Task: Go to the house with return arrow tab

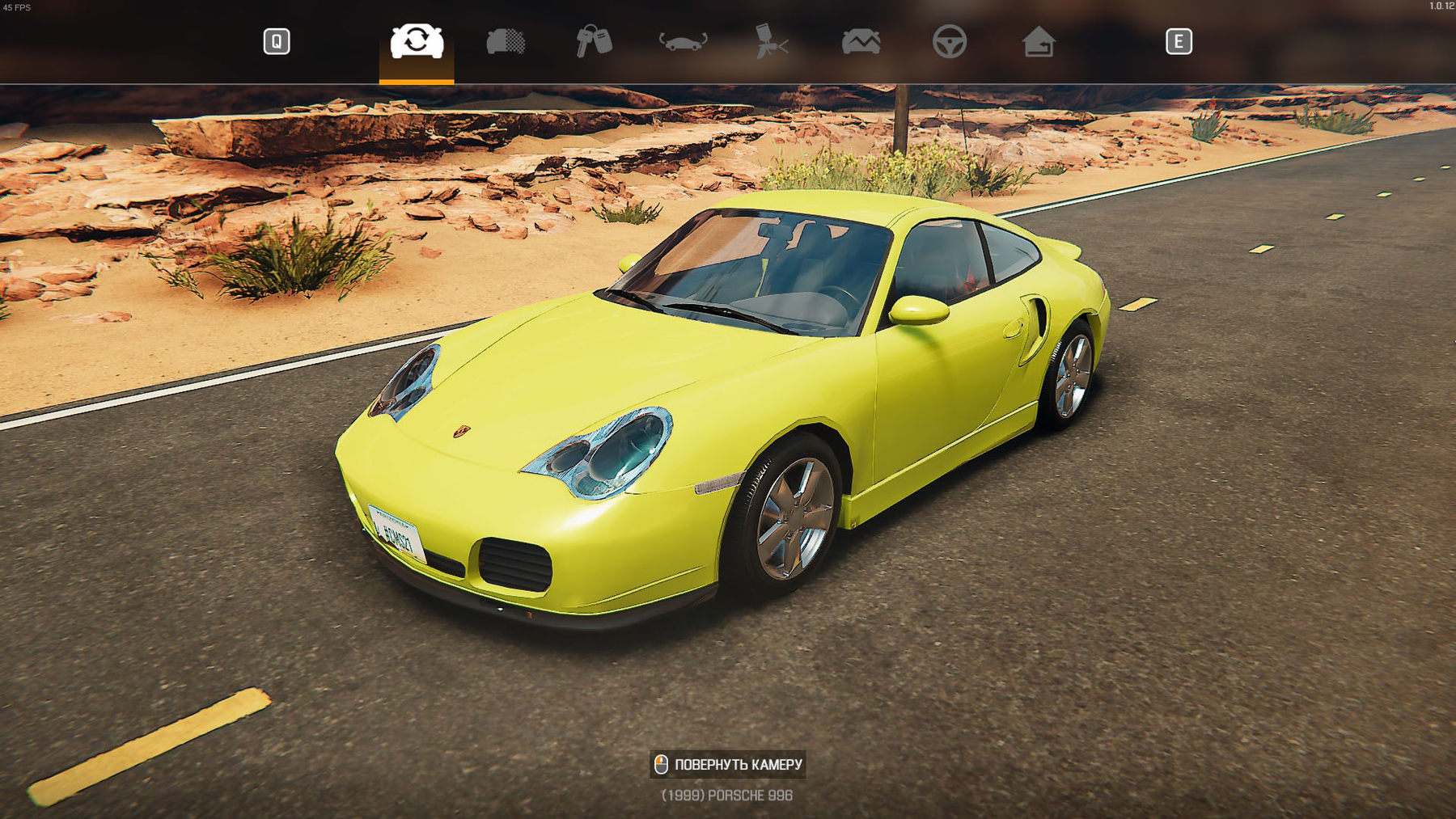Action: pyautogui.click(x=1039, y=41)
